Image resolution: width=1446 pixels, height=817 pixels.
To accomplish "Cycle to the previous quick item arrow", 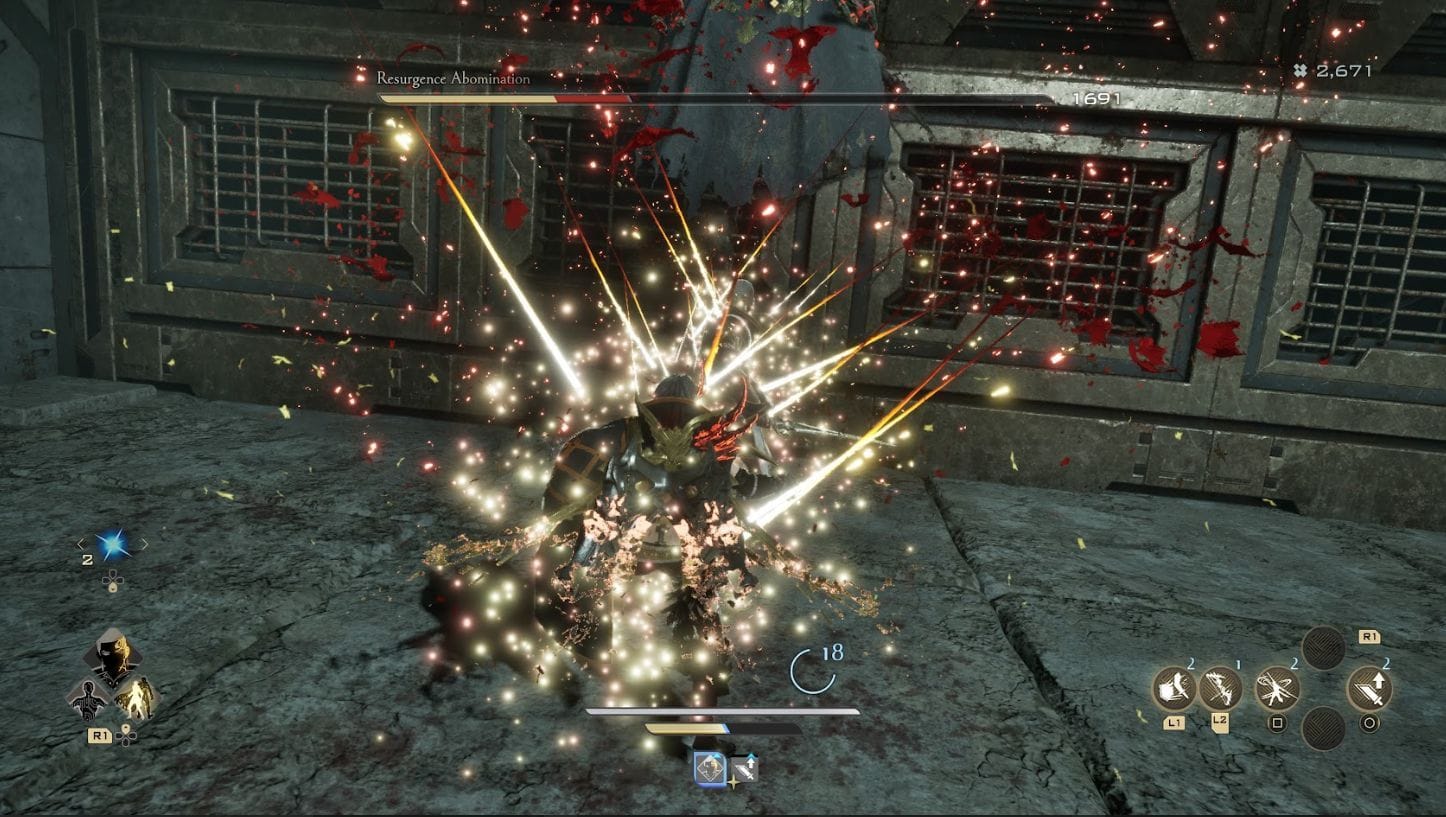I will [x=82, y=544].
